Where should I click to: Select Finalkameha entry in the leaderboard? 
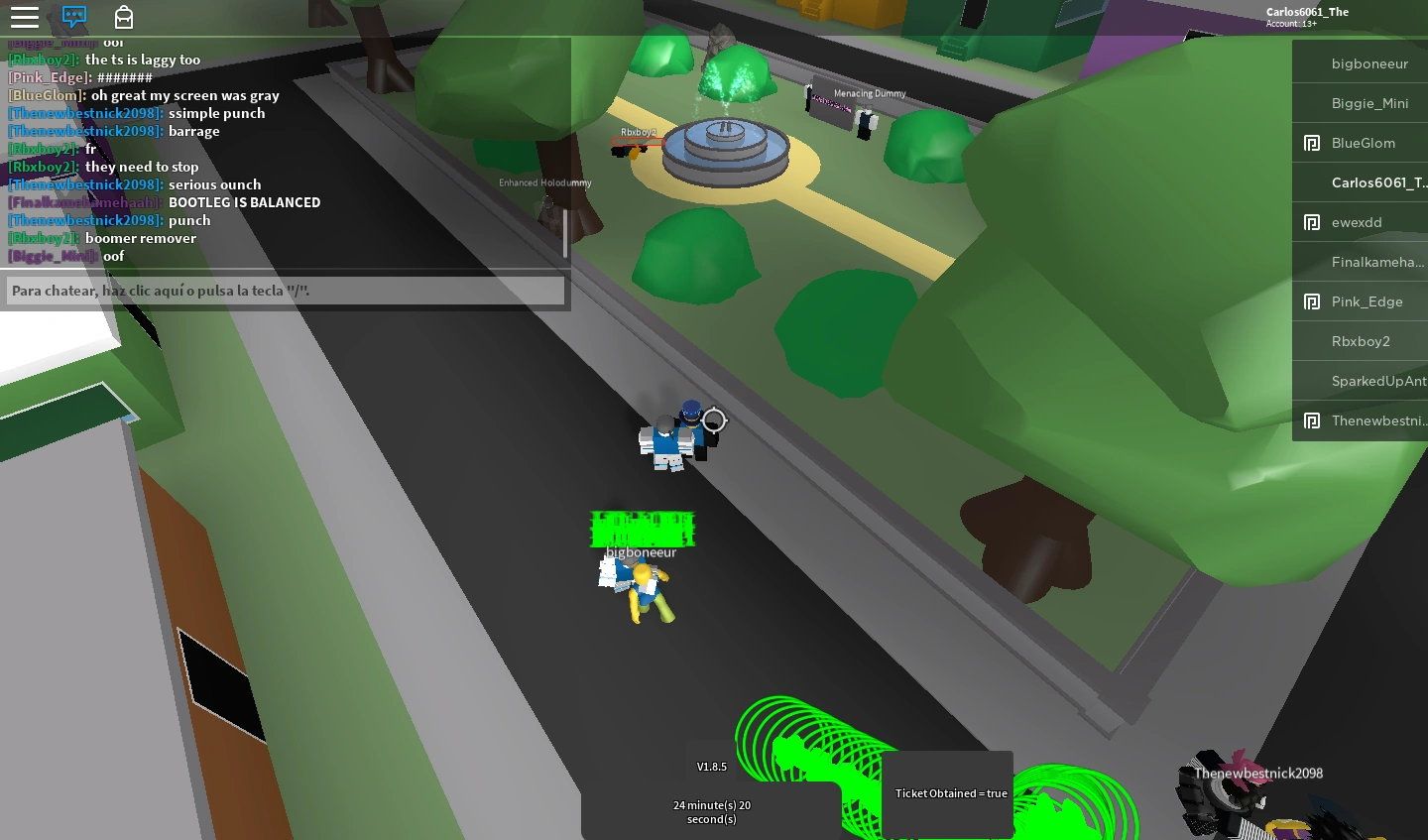1376,262
